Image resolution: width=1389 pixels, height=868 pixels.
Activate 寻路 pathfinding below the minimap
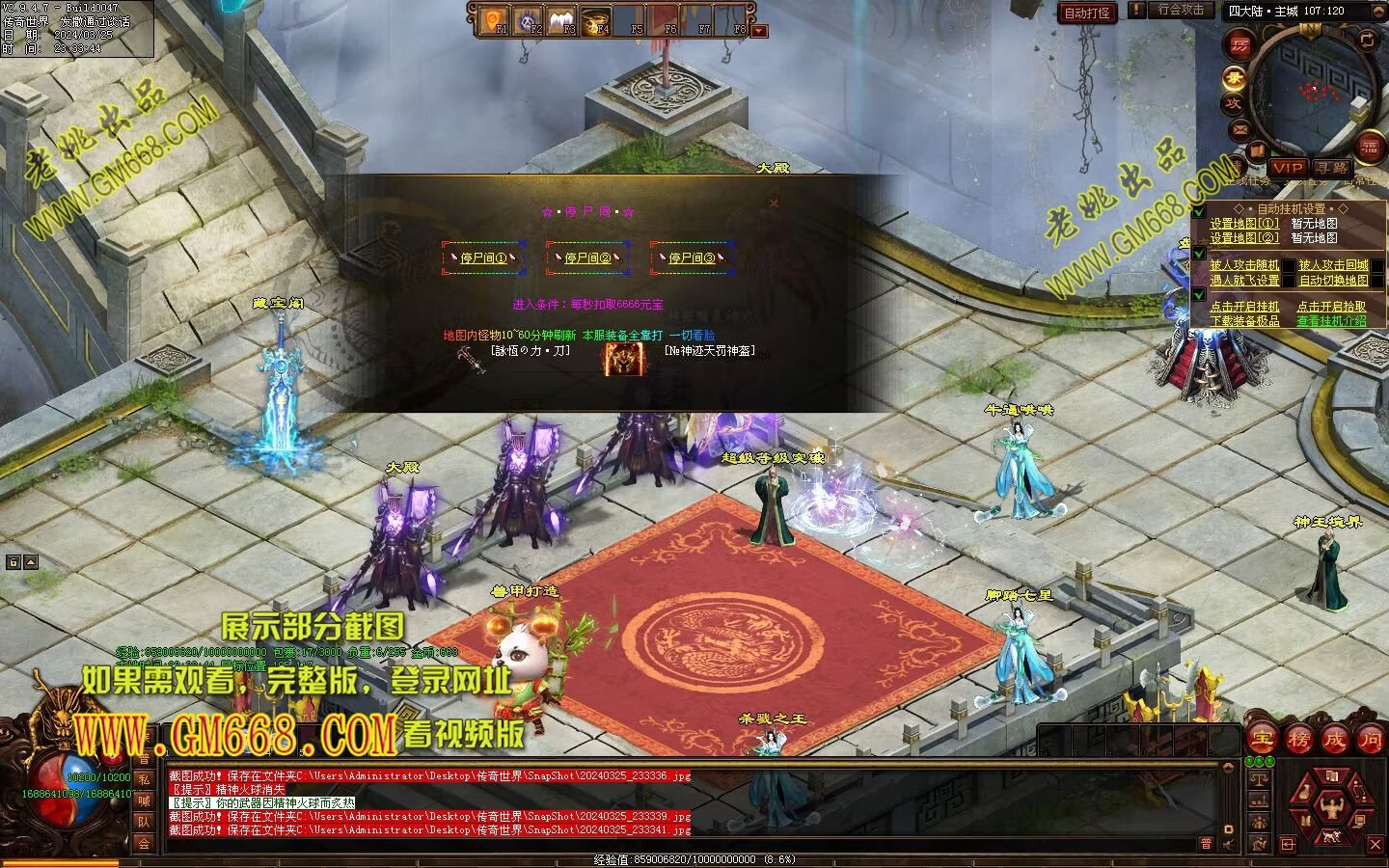coord(1332,168)
